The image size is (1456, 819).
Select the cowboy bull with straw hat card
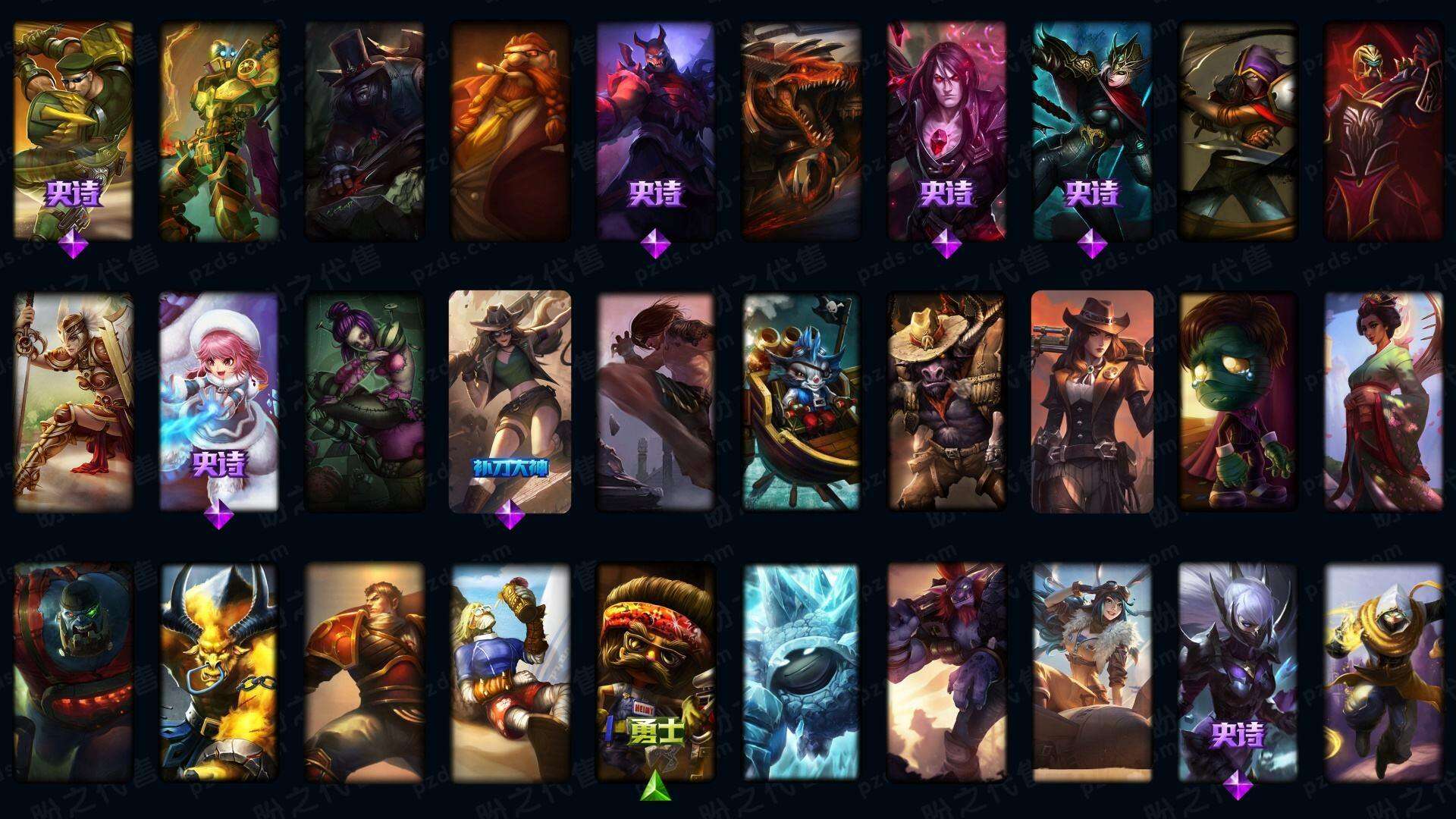tap(946, 402)
